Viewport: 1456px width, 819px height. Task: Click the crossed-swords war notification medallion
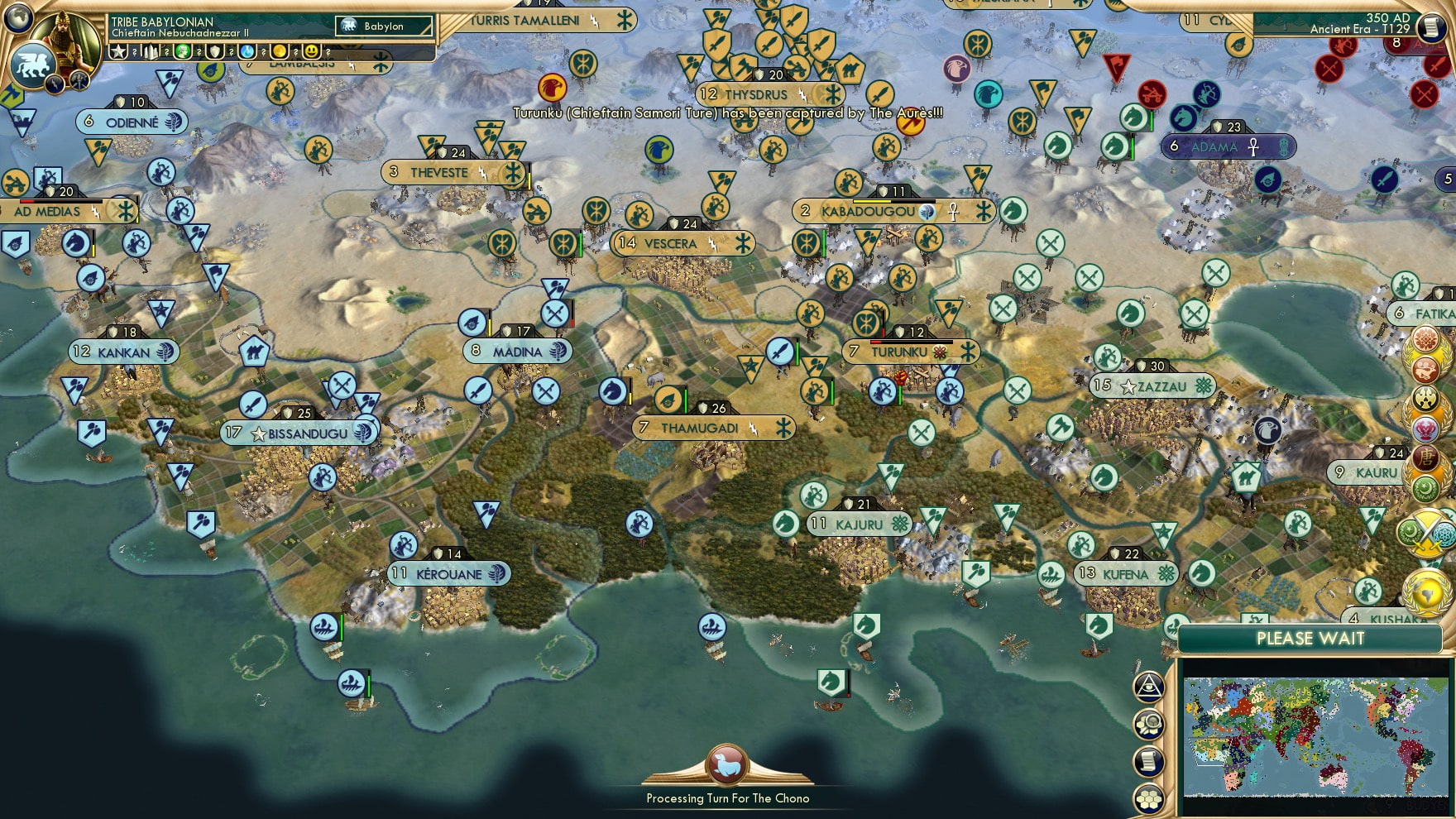pyautogui.click(x=1426, y=534)
